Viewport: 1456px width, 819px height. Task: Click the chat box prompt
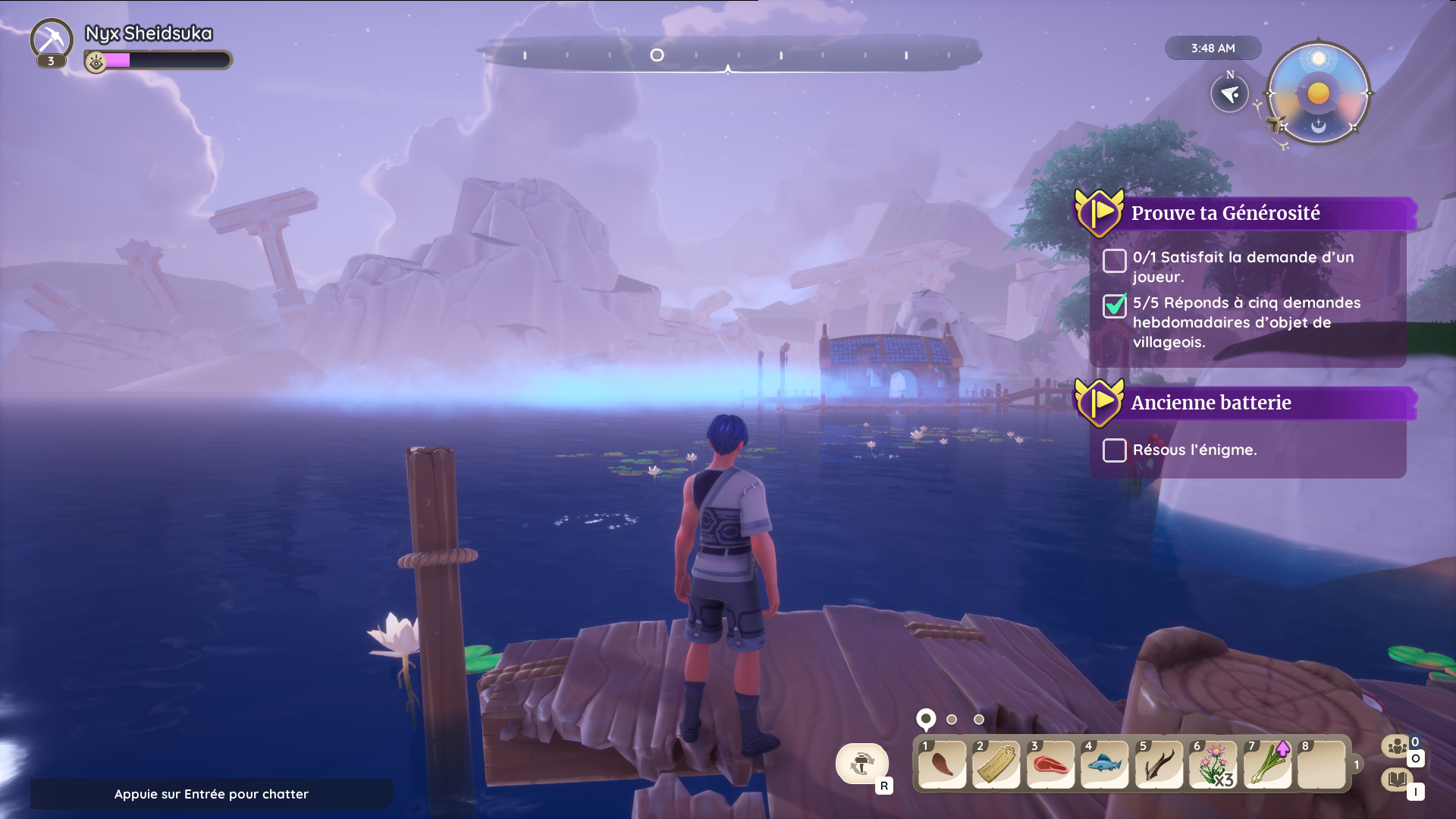[211, 794]
